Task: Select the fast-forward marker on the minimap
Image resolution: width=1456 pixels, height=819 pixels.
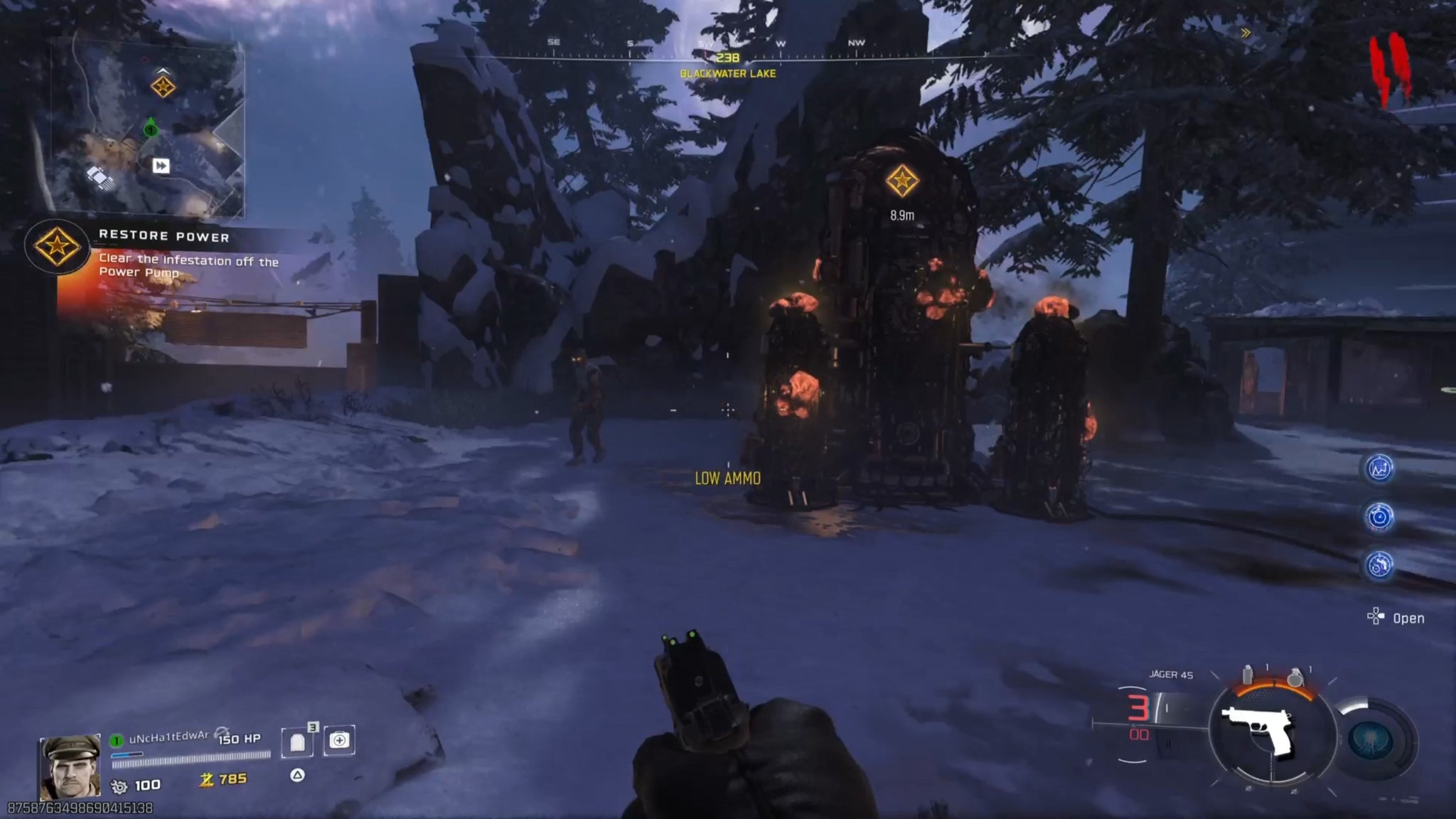Action: point(161,166)
